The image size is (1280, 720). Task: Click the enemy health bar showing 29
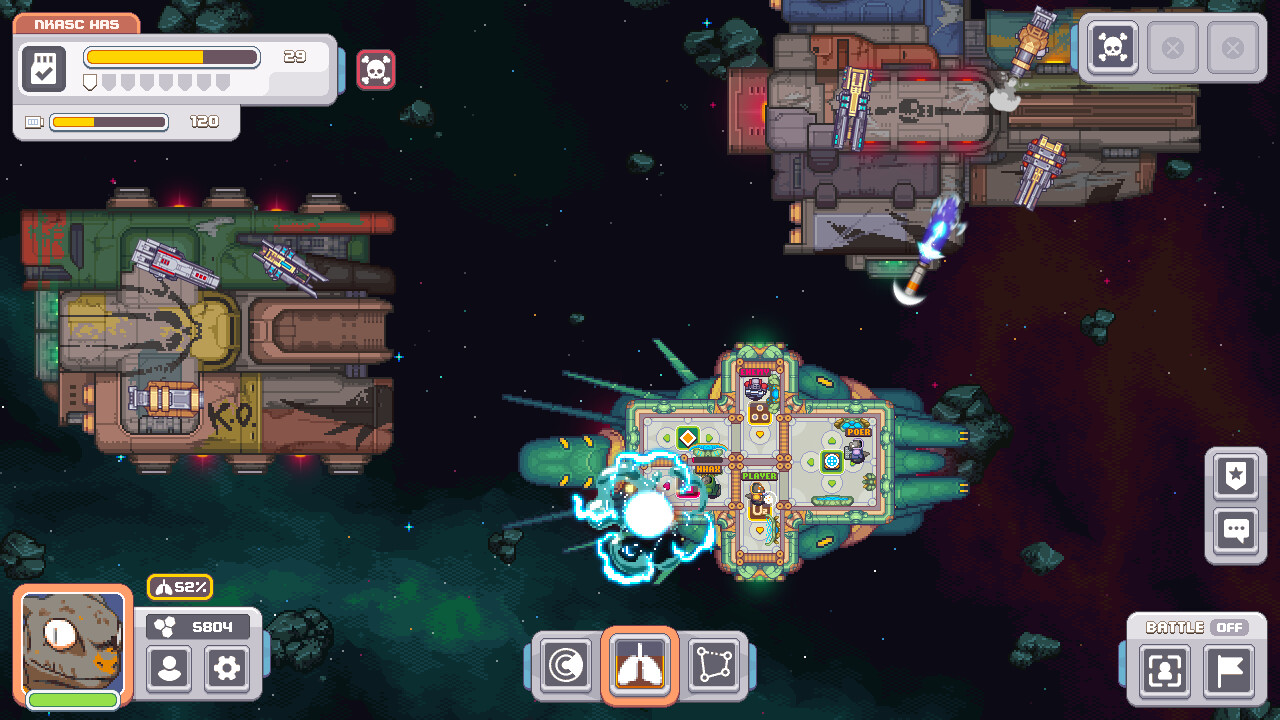point(172,57)
